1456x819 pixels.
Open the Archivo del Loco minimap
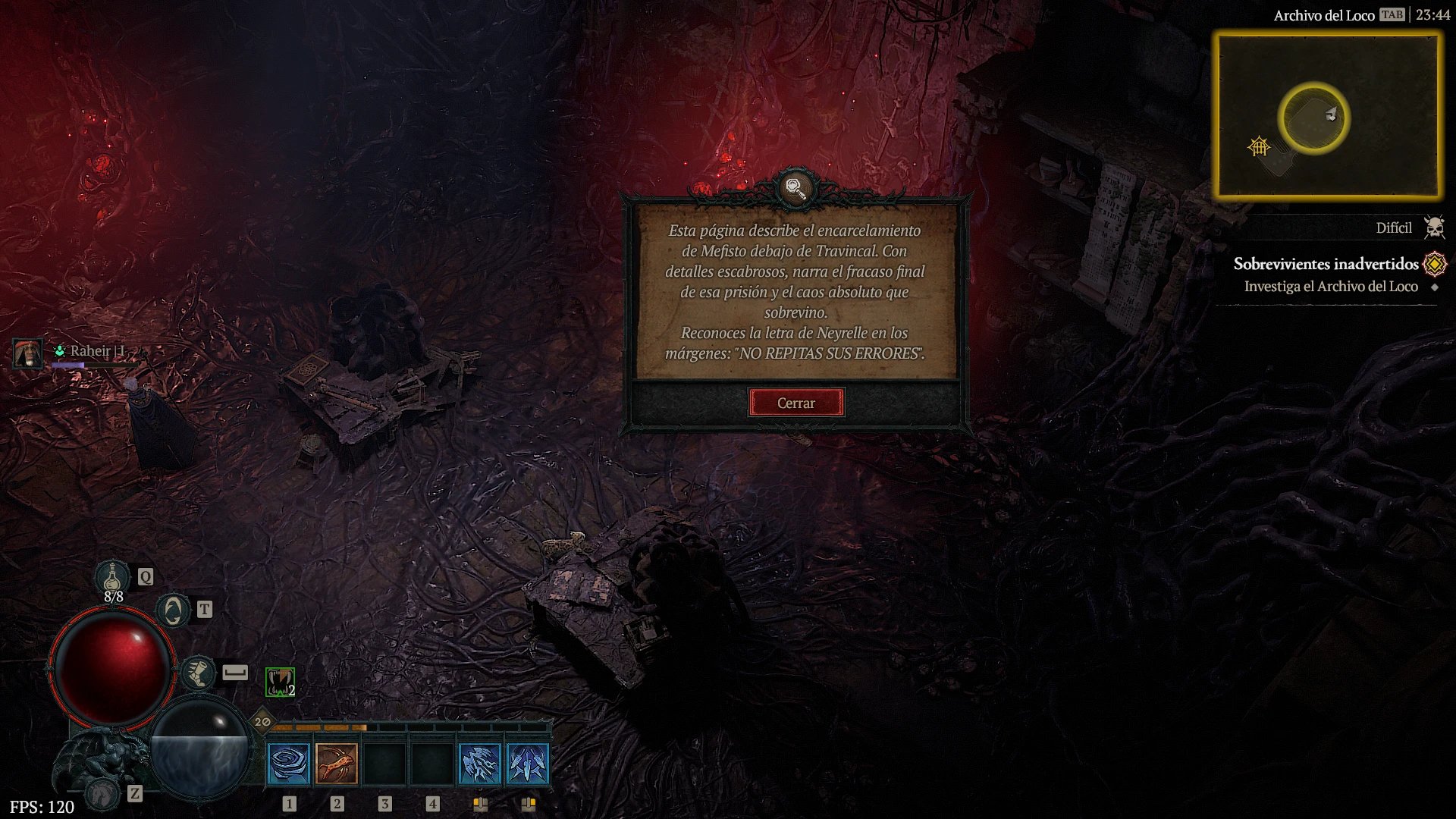click(x=1327, y=115)
